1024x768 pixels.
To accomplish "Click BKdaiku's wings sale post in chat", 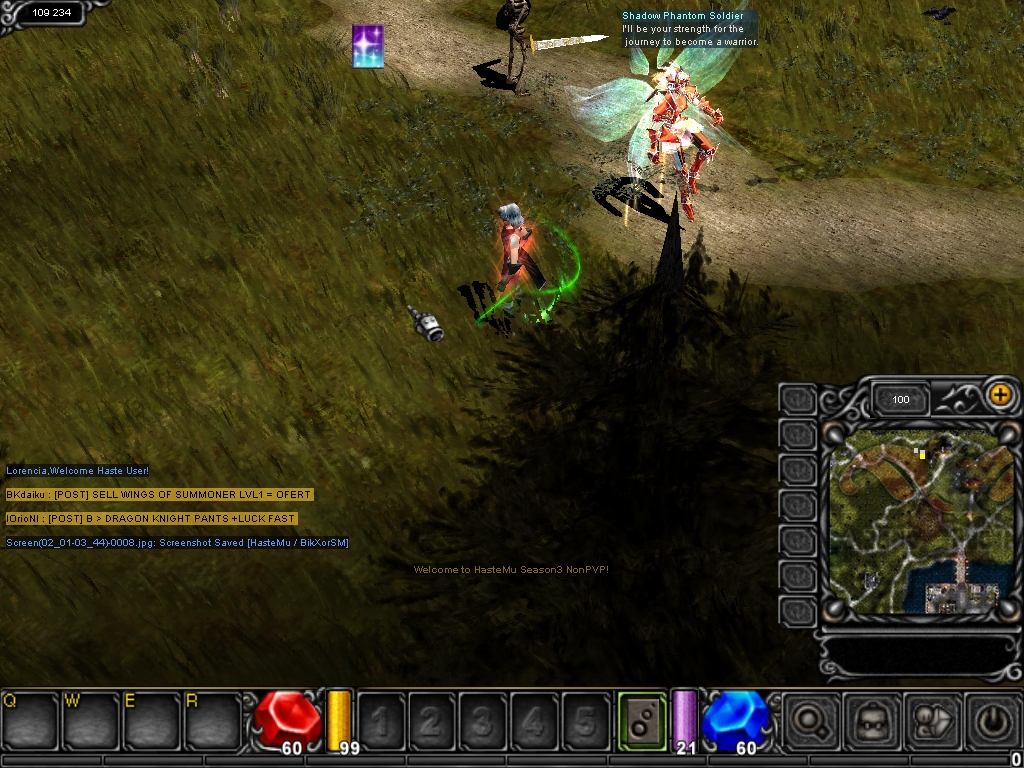I will [159, 495].
